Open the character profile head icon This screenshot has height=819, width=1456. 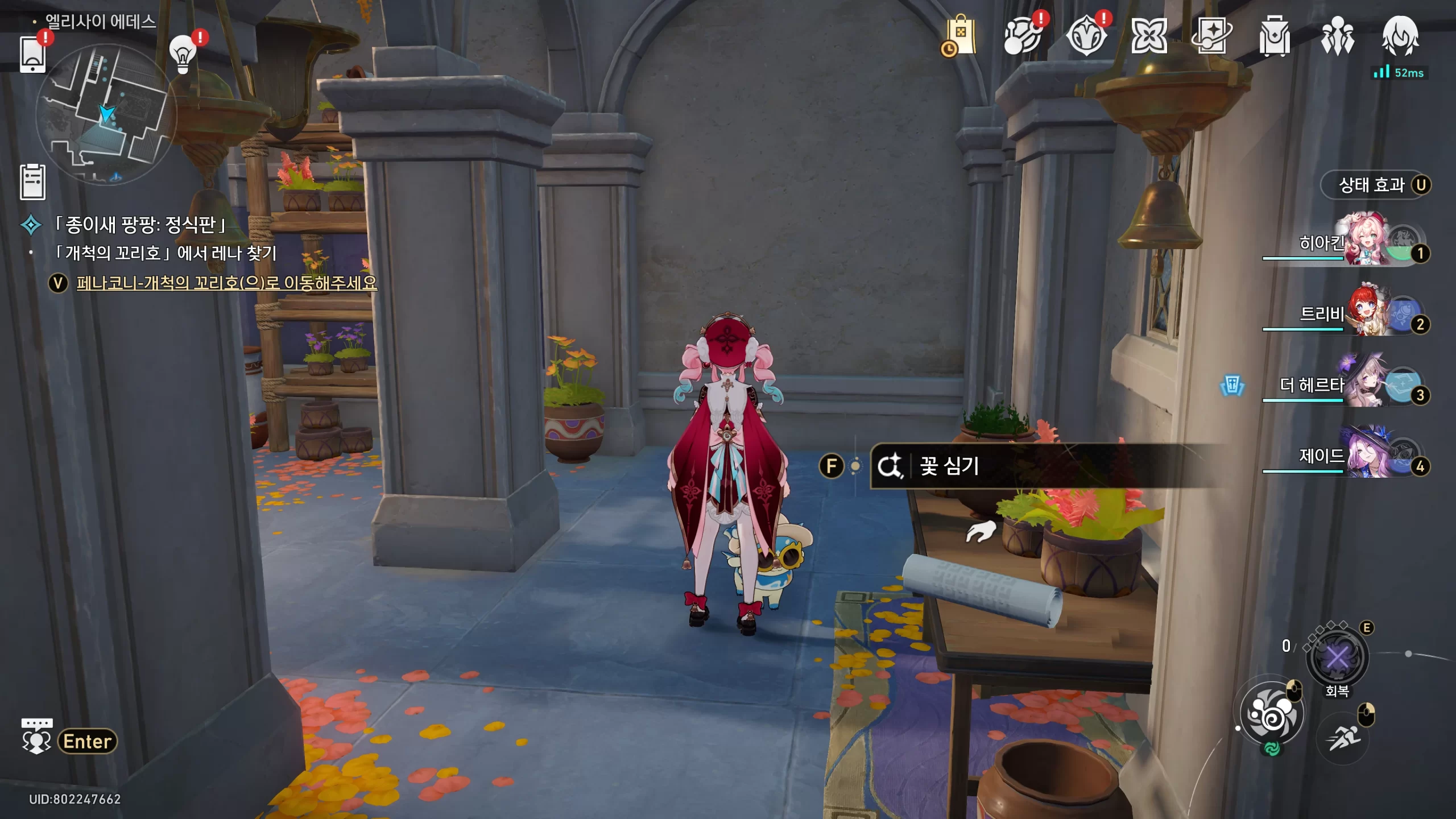(x=1400, y=36)
